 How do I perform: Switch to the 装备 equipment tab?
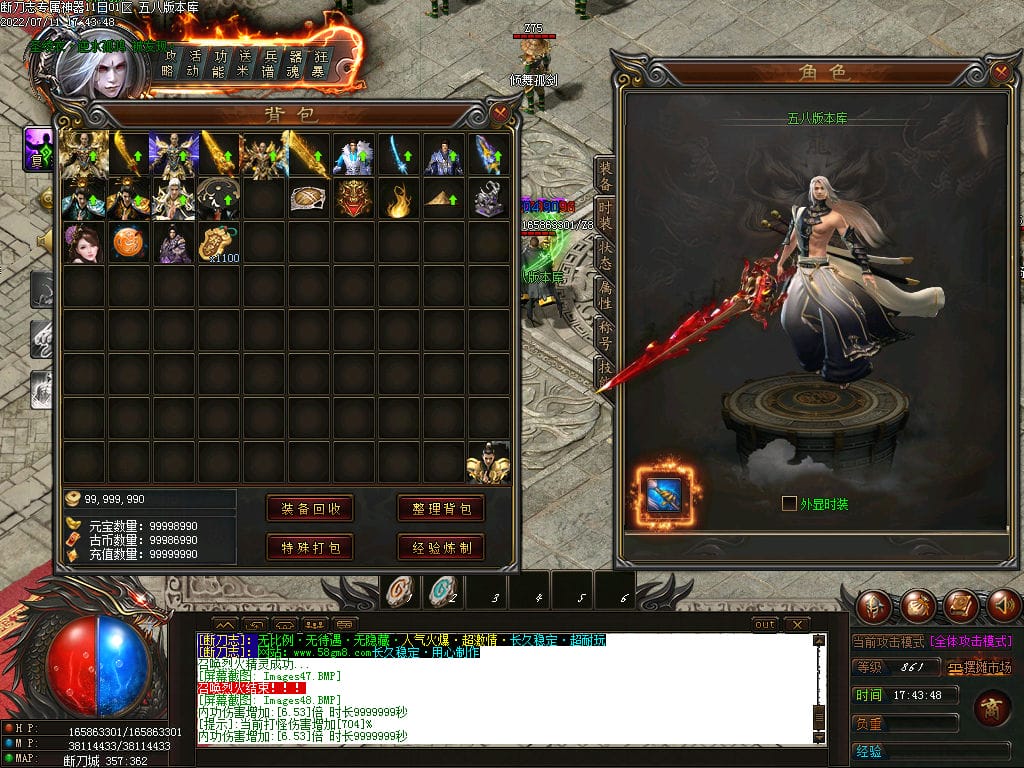(605, 177)
